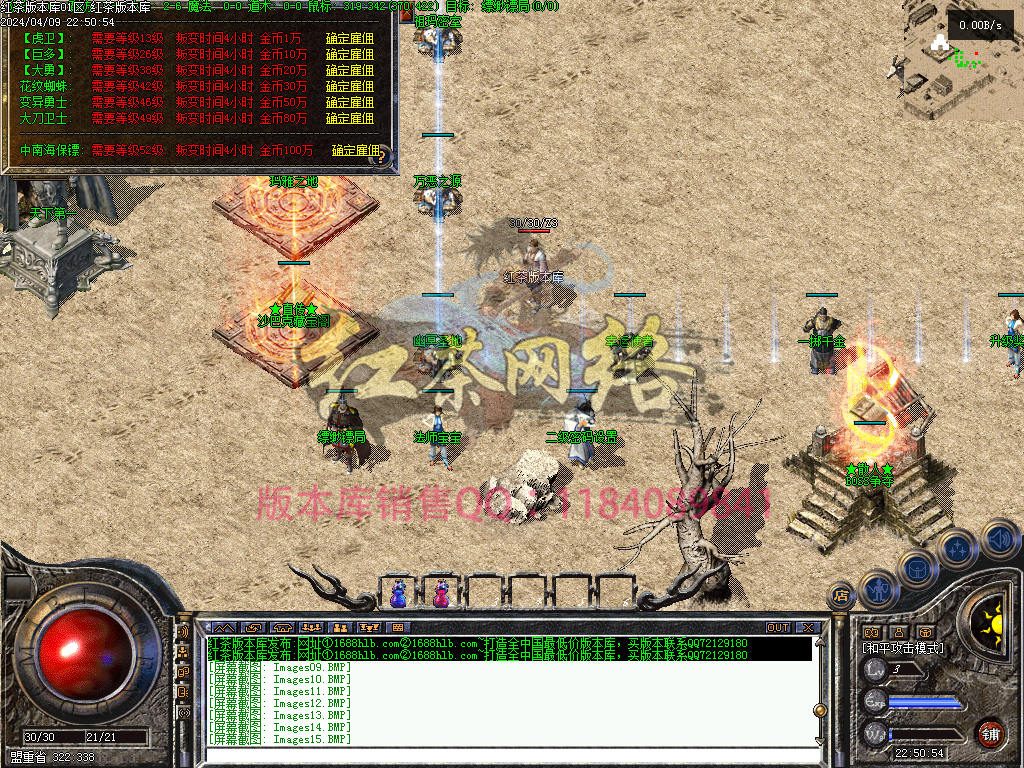Use the red potion in the belt
The image size is (1024, 768).
click(x=441, y=593)
